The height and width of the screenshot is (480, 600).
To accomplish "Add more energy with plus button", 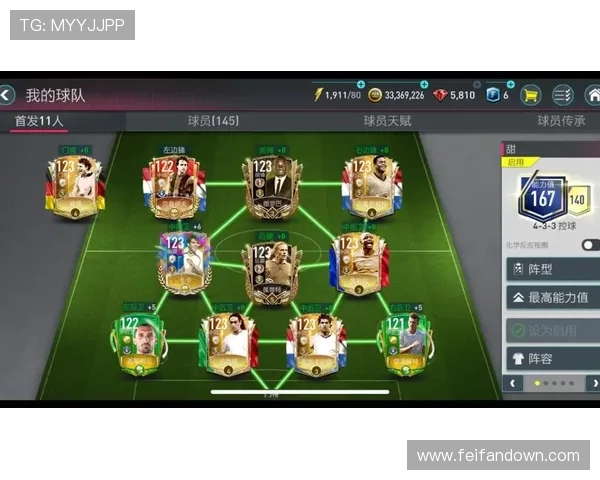I will point(362,85).
